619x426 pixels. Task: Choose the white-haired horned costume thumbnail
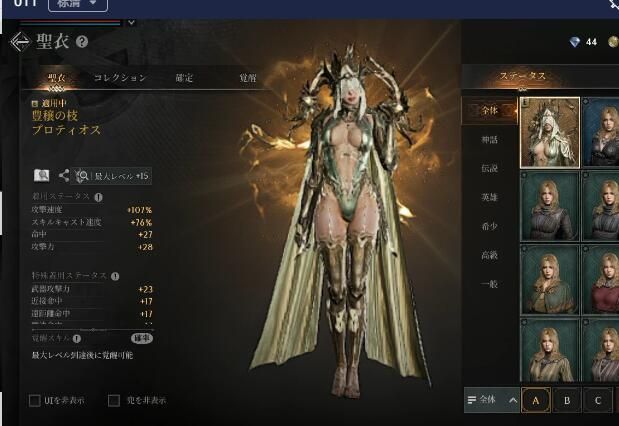(x=550, y=132)
